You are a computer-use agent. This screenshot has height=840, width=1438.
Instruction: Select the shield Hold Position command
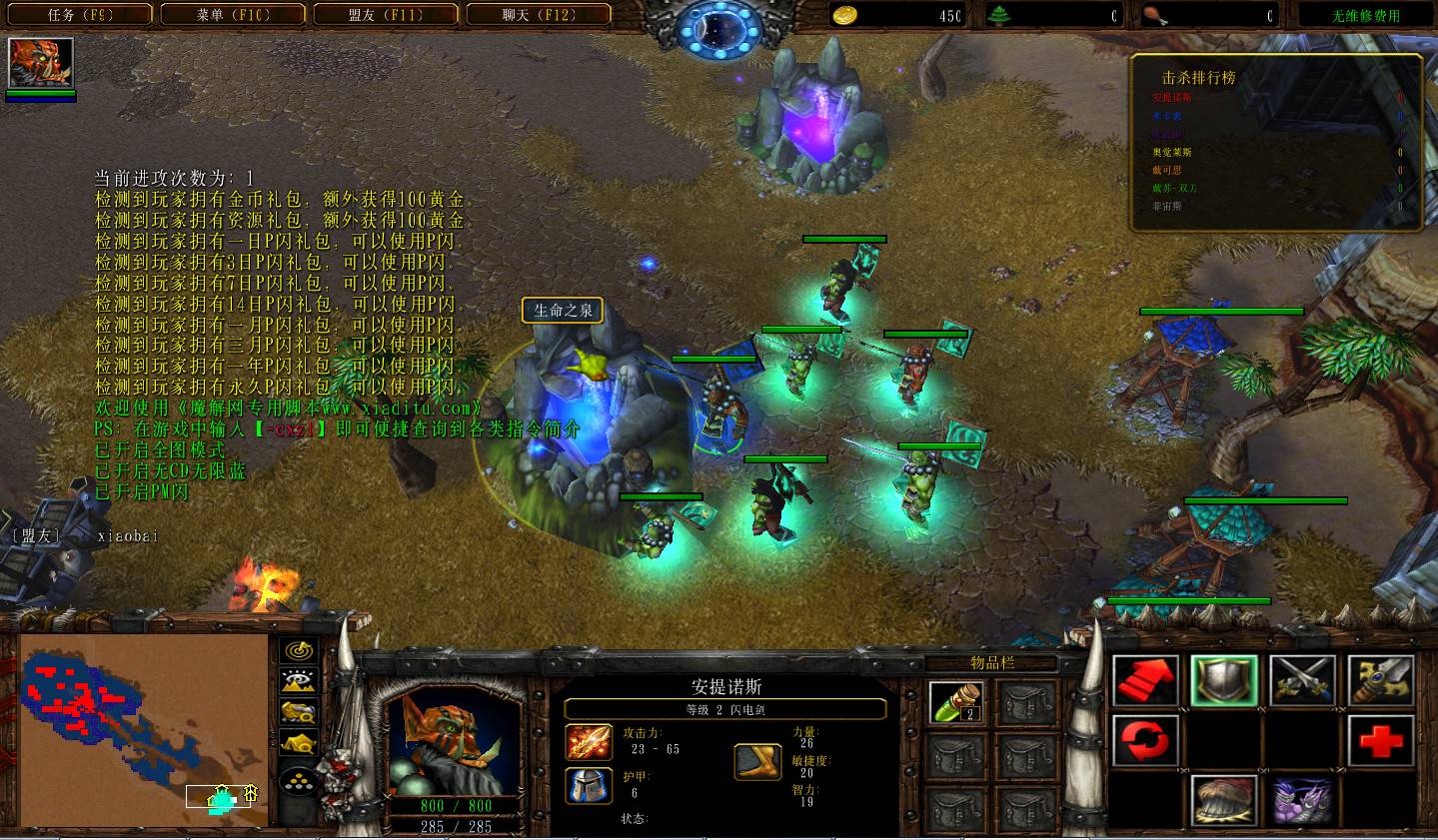(1223, 680)
